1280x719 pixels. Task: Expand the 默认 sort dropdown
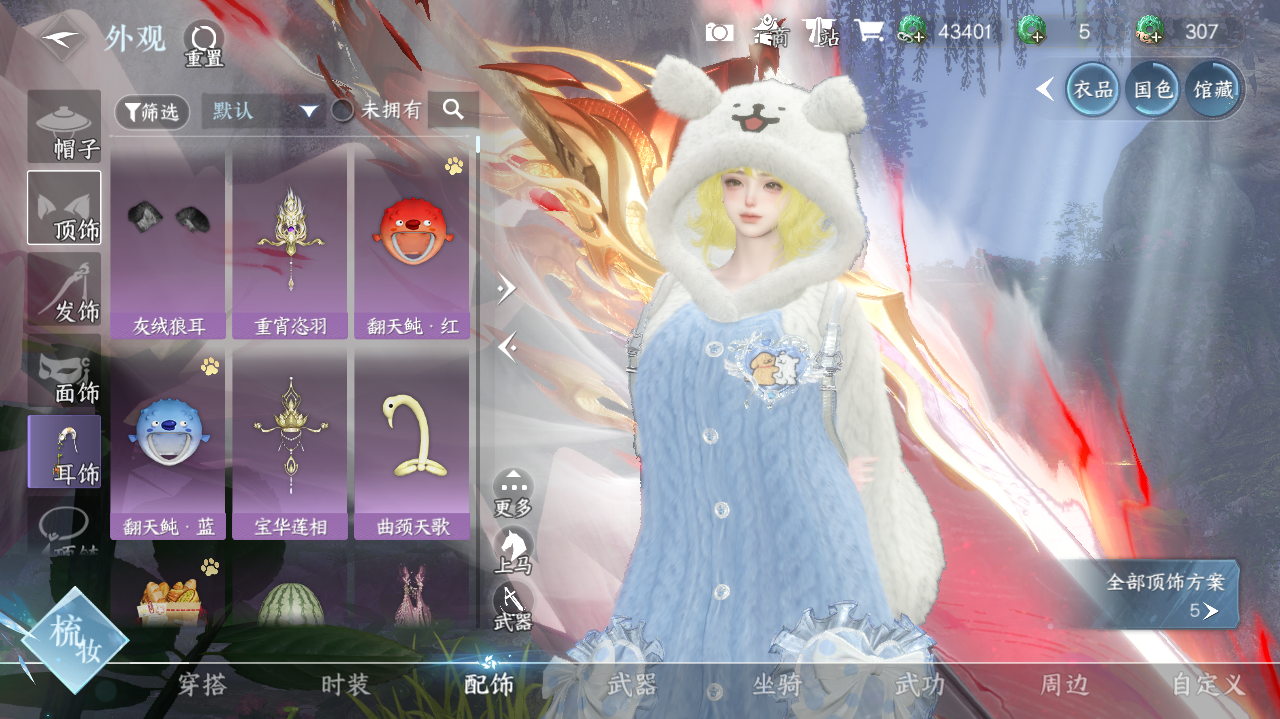tap(264, 111)
